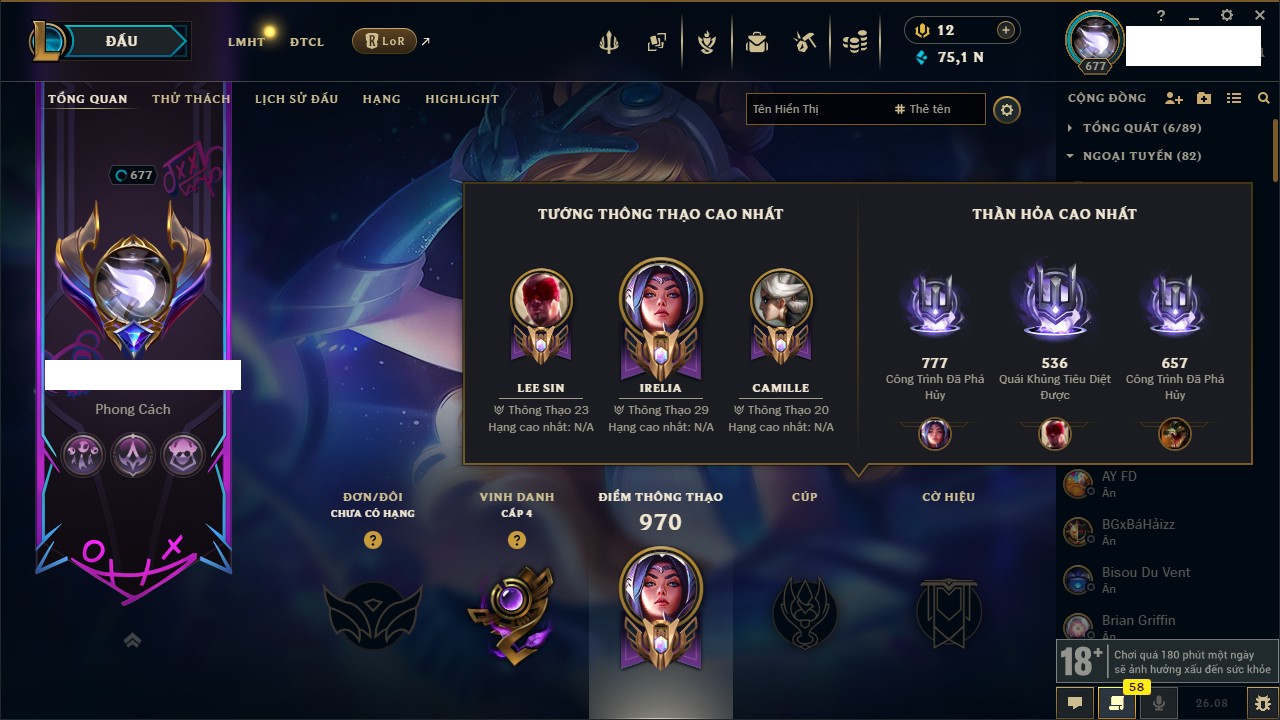Click the add friend icon
1280x720 pixels.
click(x=1174, y=98)
